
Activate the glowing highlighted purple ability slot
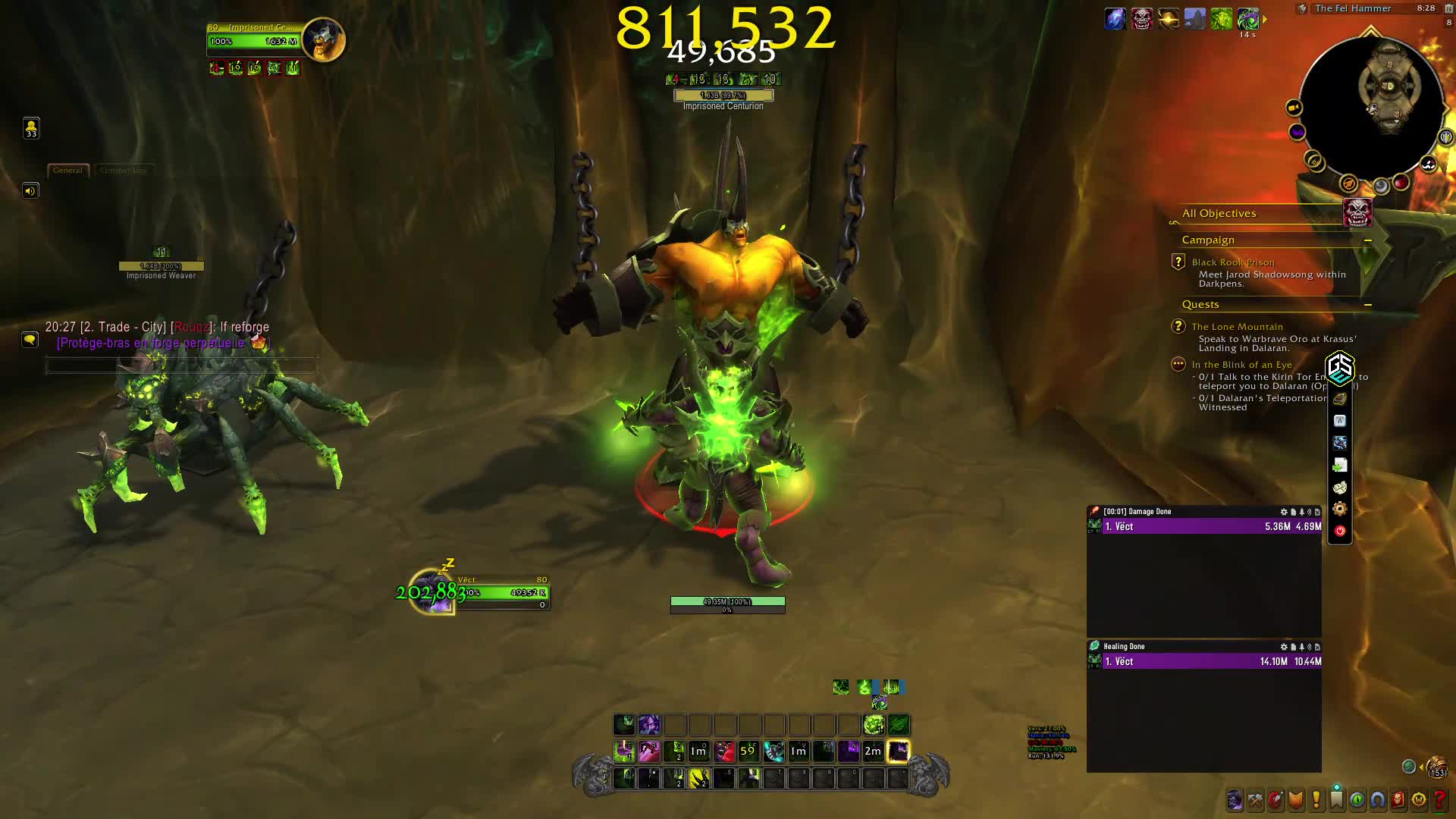tap(899, 751)
